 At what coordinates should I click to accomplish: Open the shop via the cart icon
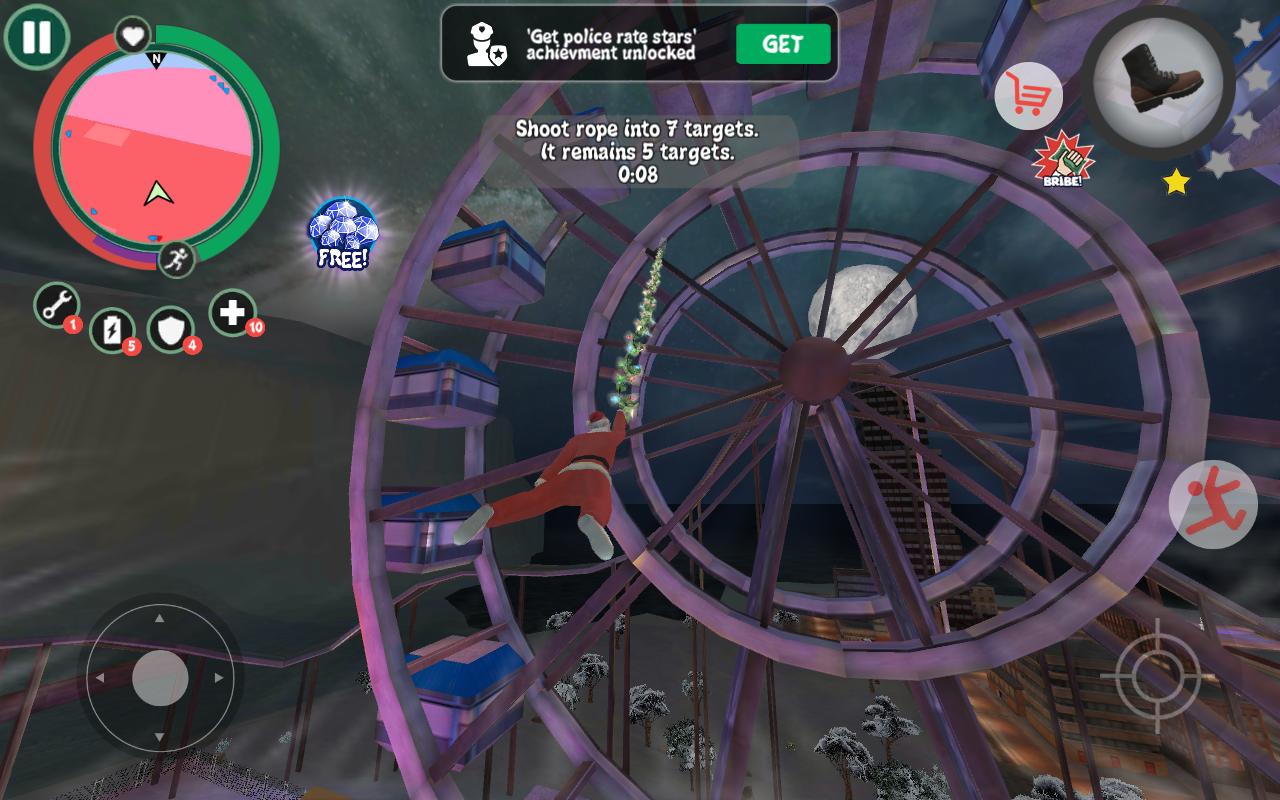[1028, 96]
